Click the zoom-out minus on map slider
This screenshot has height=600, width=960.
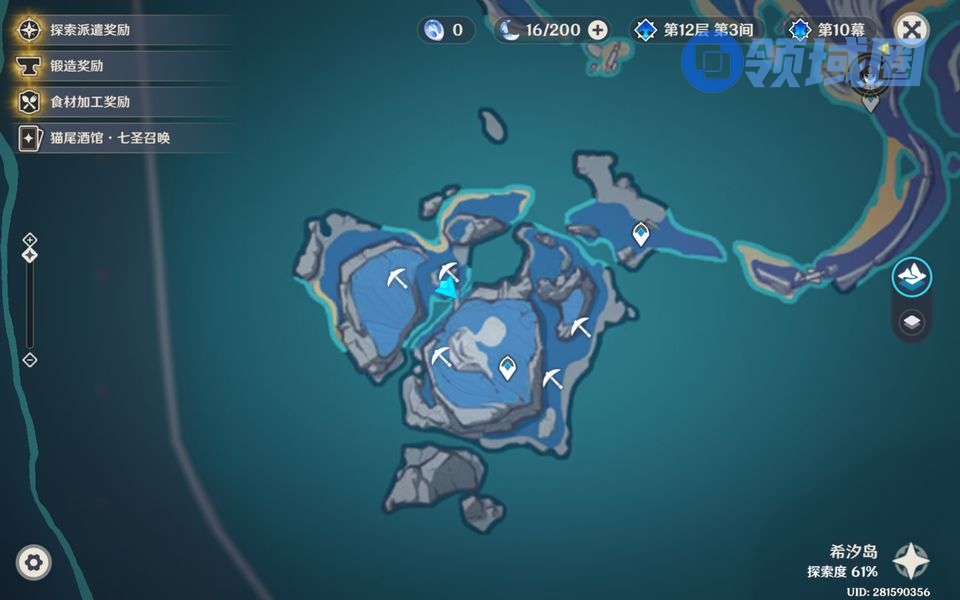click(30, 360)
